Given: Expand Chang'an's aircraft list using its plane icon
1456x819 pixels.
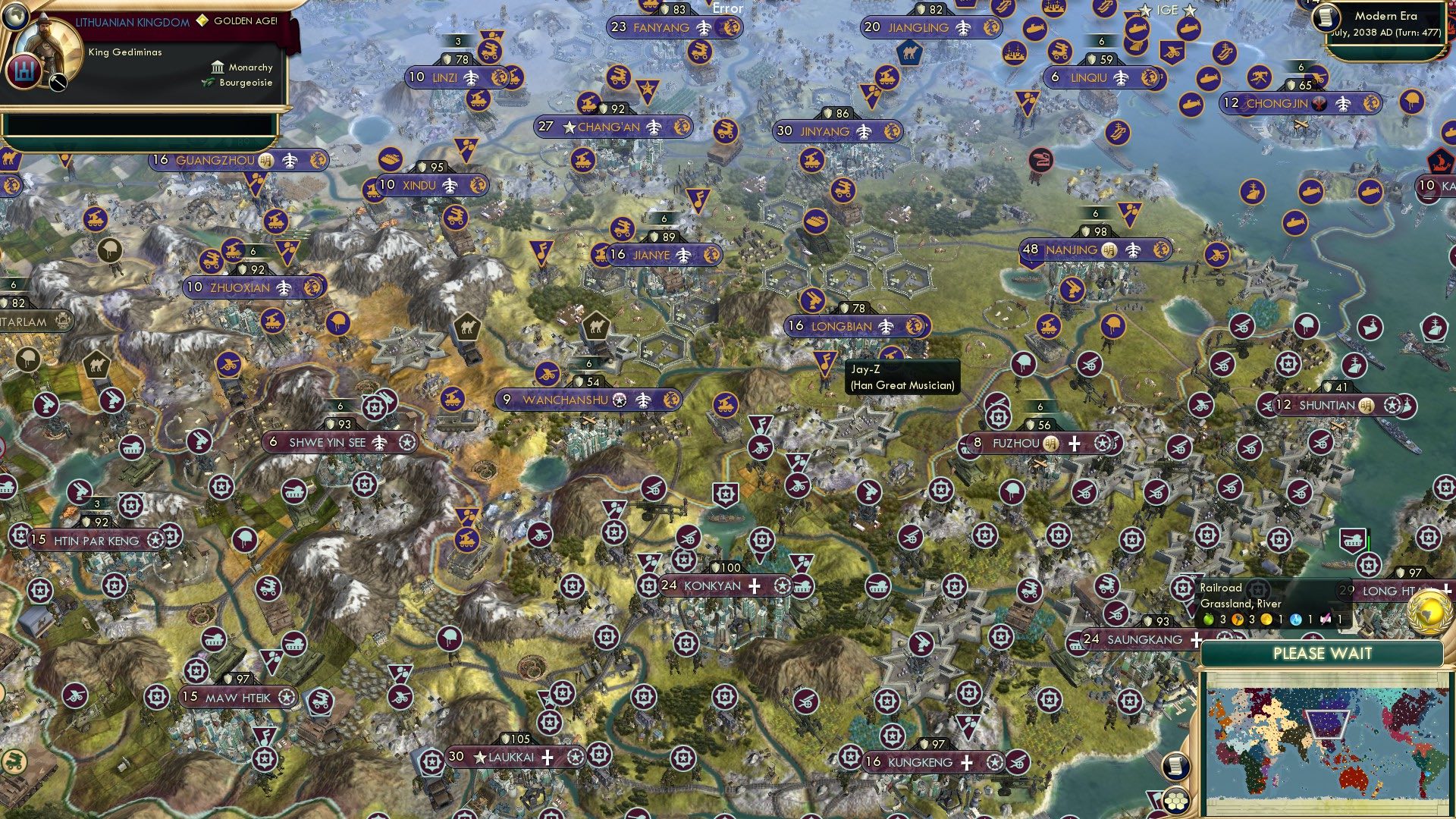Looking at the screenshot, I should (x=654, y=127).
